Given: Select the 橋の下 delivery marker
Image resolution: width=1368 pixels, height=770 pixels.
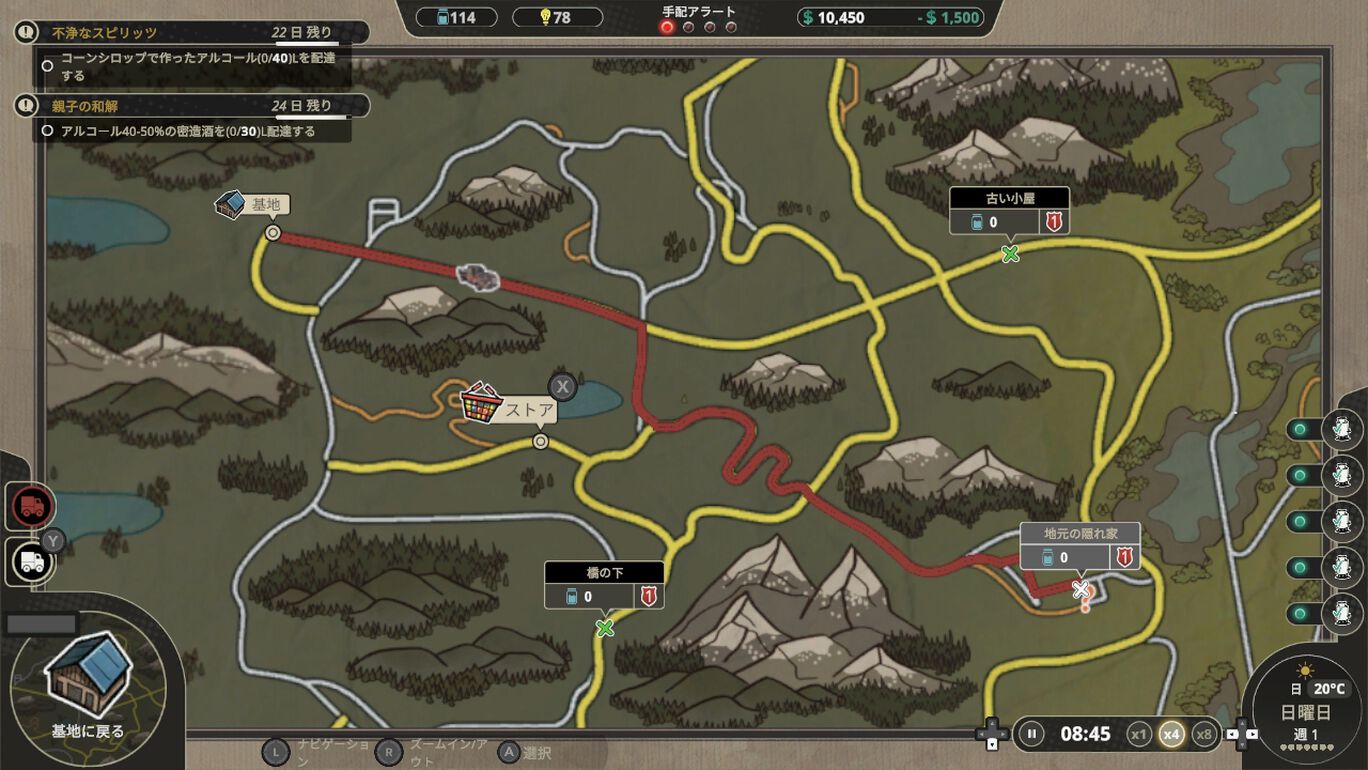Looking at the screenshot, I should (604, 630).
